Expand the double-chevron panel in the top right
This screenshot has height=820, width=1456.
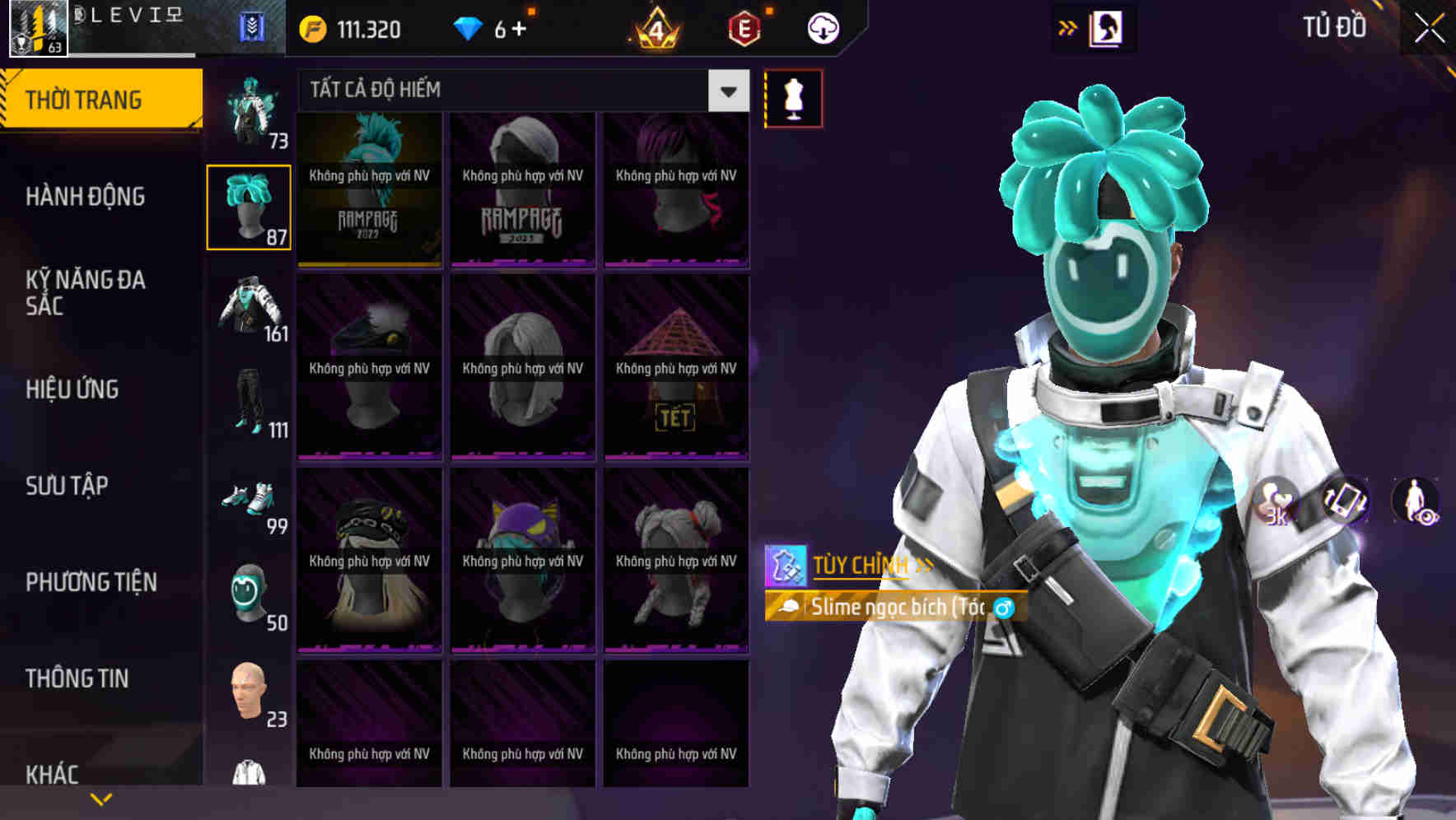(x=1068, y=27)
